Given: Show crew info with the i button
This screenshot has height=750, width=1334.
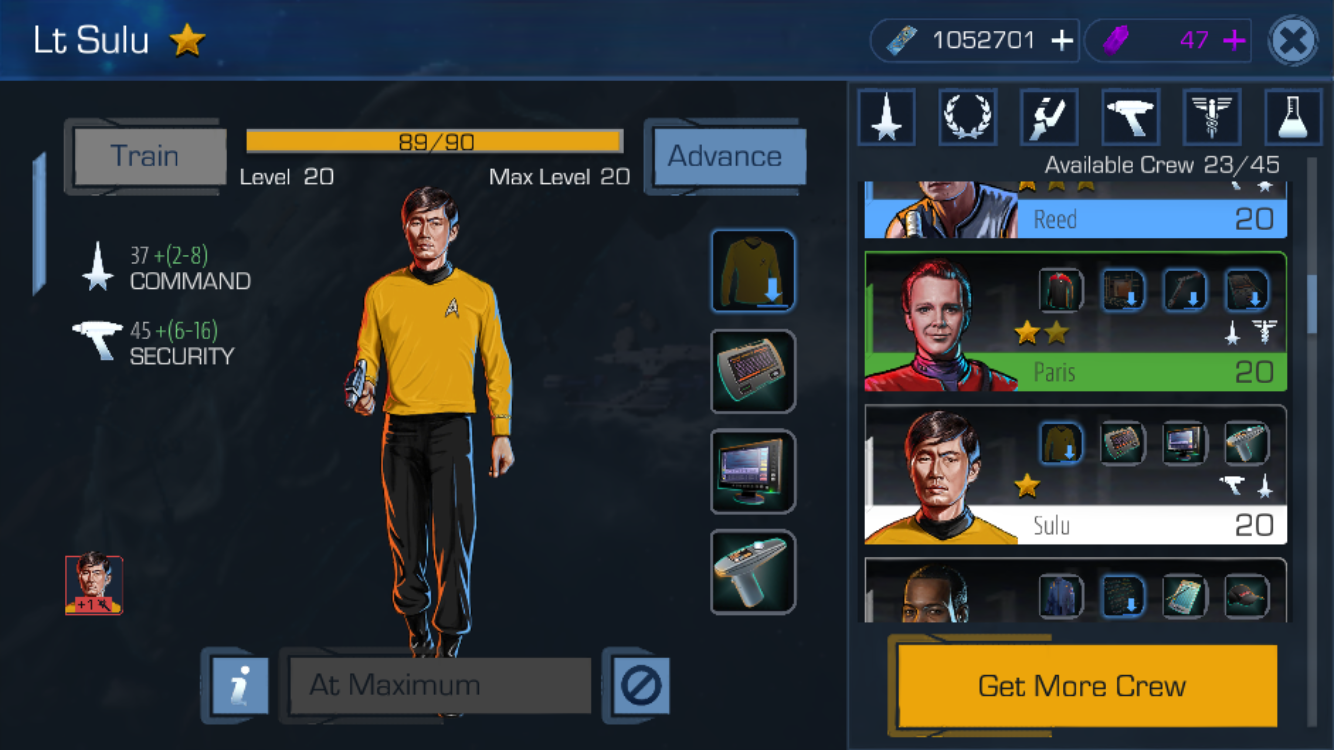Looking at the screenshot, I should click(240, 686).
